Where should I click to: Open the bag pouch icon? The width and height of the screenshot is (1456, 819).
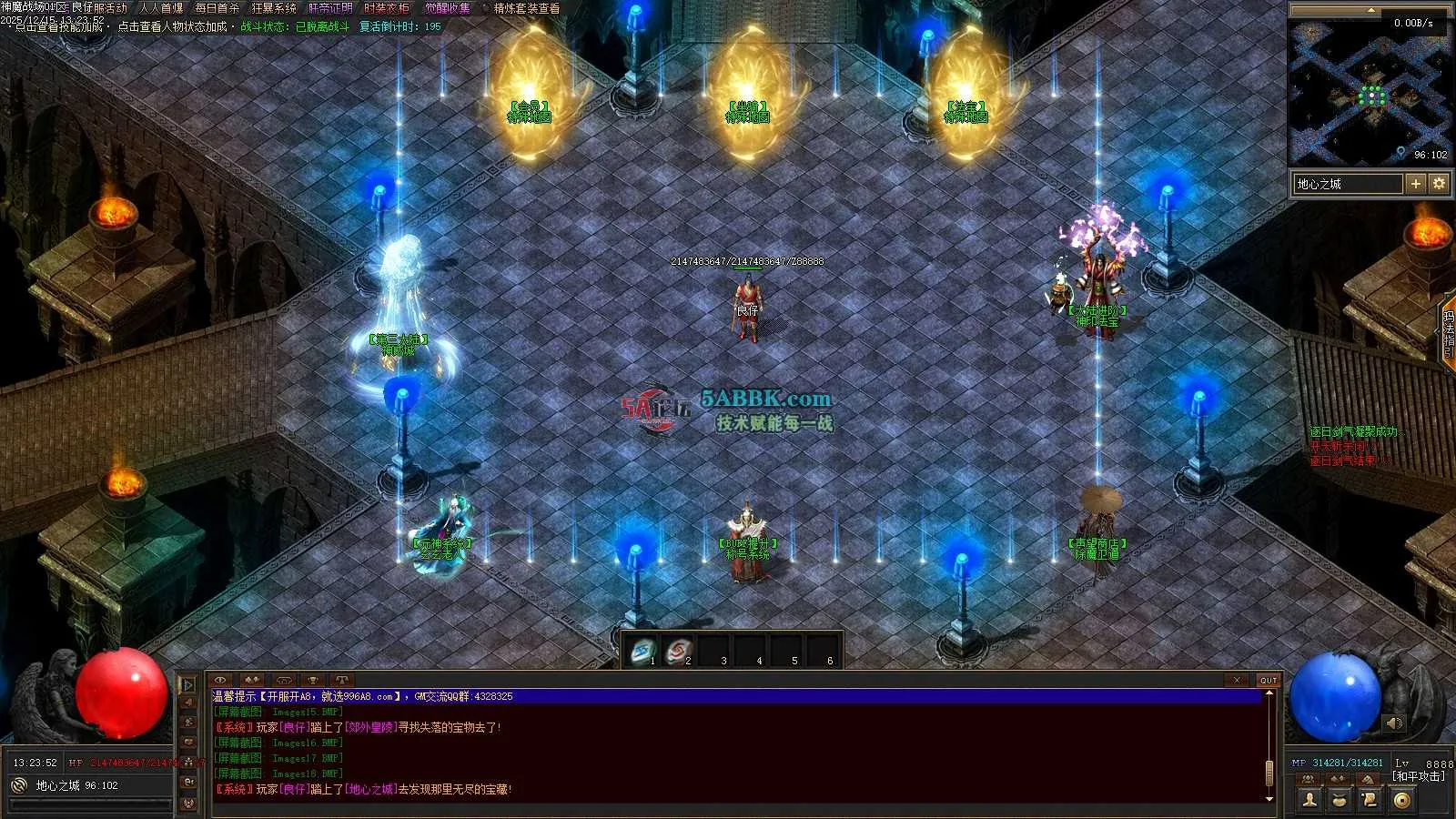[1340, 800]
